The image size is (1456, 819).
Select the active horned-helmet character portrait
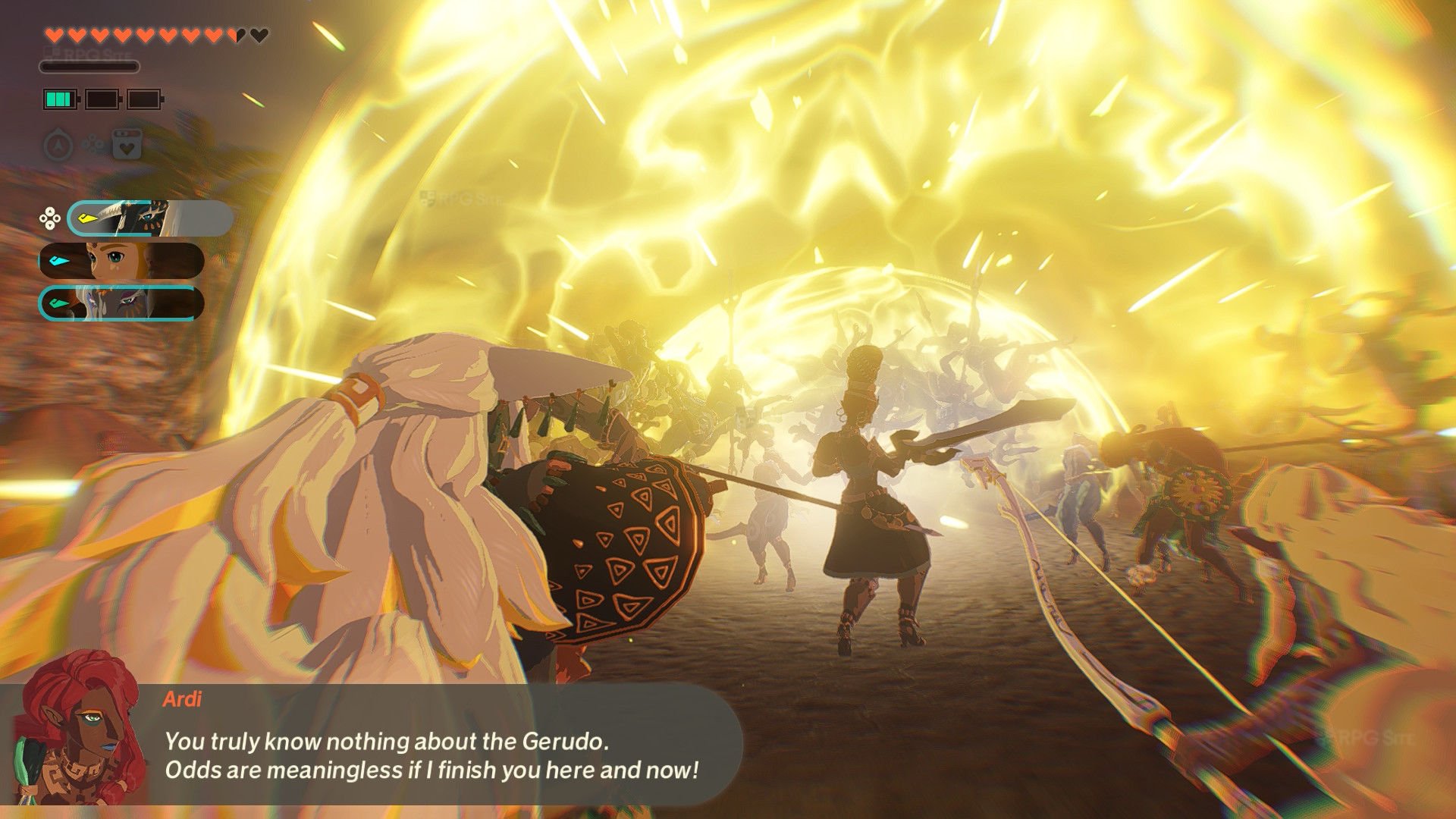point(150,218)
